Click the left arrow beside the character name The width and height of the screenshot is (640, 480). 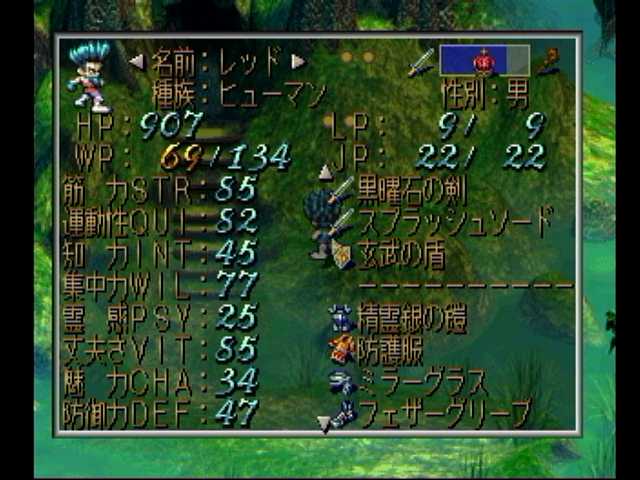click(137, 62)
